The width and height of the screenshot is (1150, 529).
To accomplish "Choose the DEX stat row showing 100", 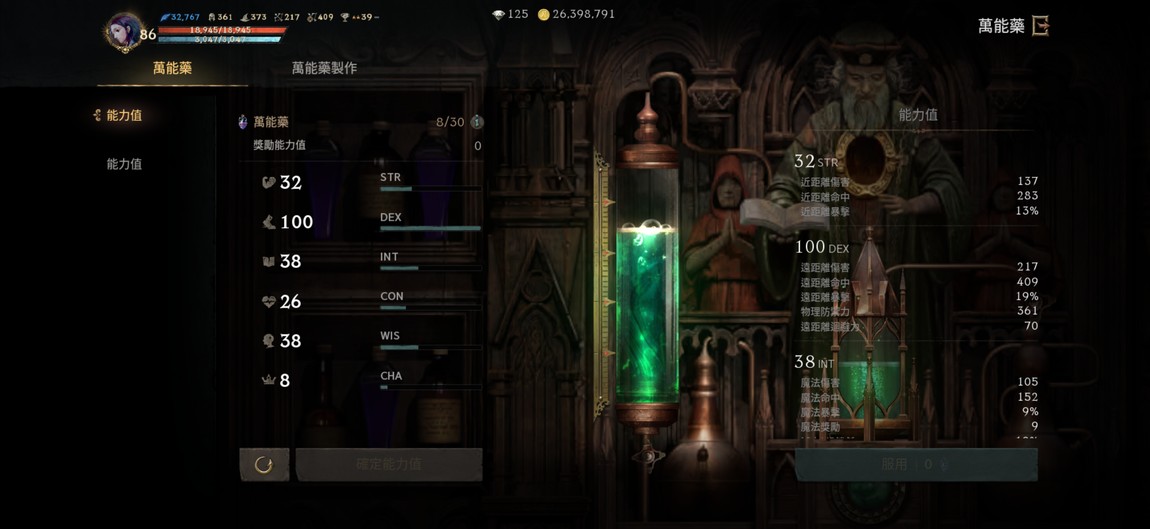I will pyautogui.click(x=370, y=222).
